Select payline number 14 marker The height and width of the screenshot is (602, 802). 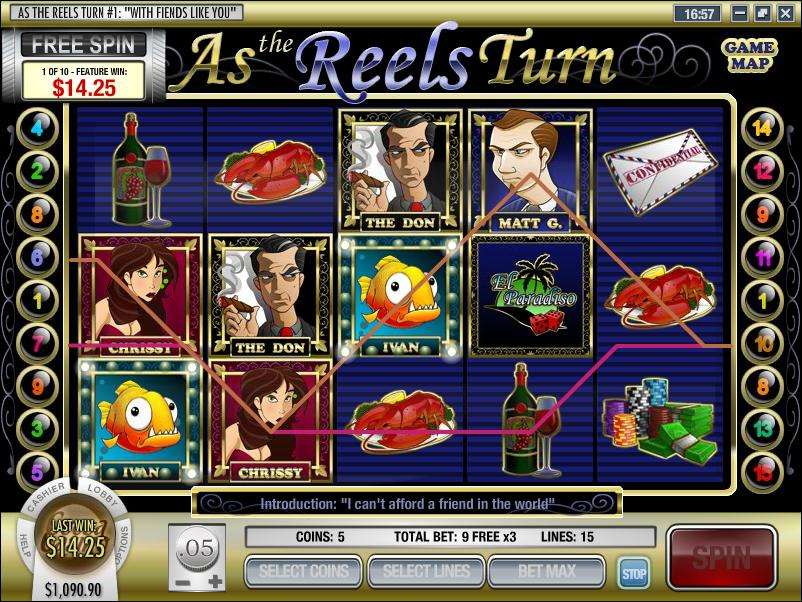pyautogui.click(x=763, y=129)
